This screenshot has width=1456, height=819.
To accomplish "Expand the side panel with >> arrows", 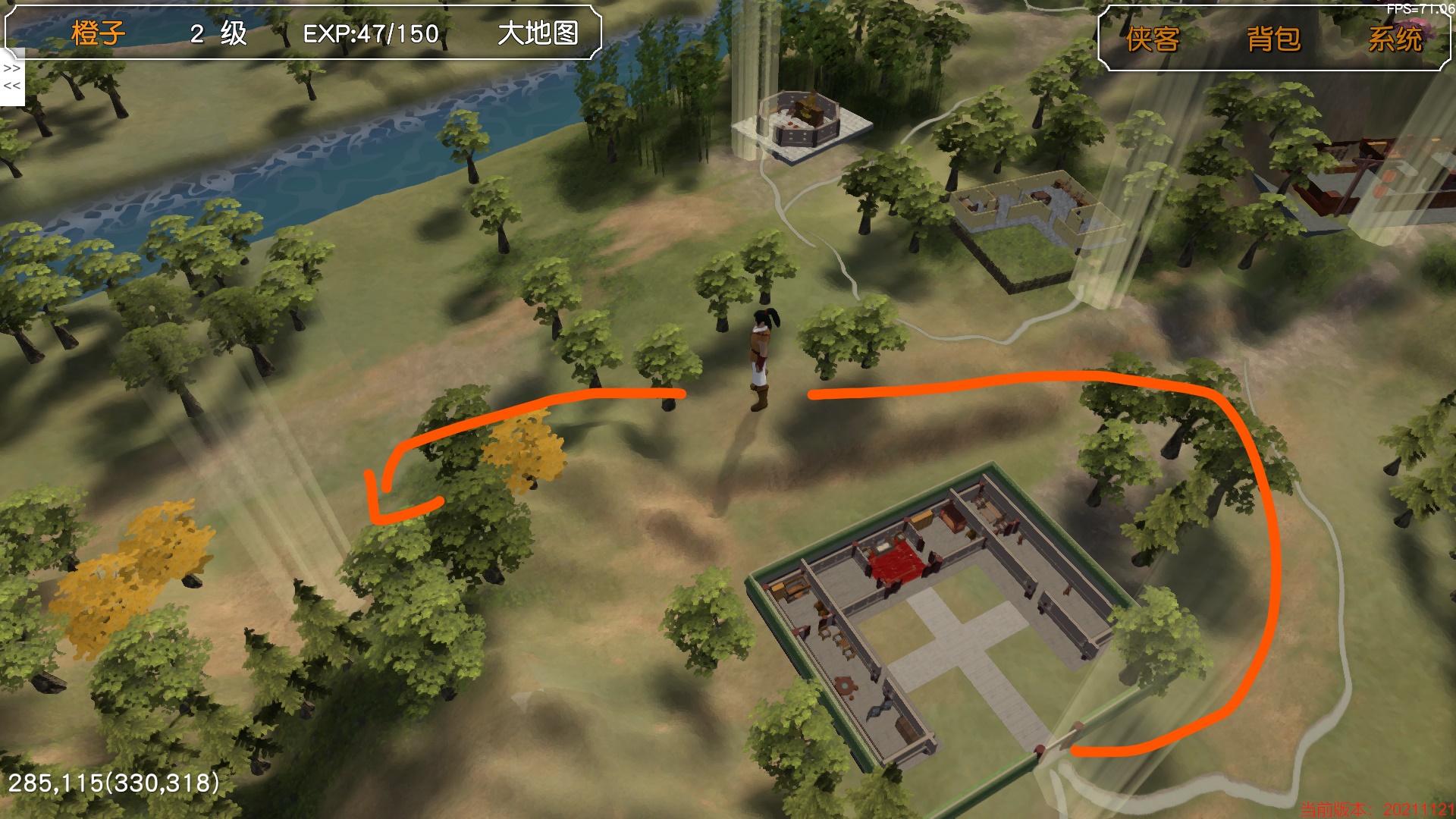I will pos(12,68).
